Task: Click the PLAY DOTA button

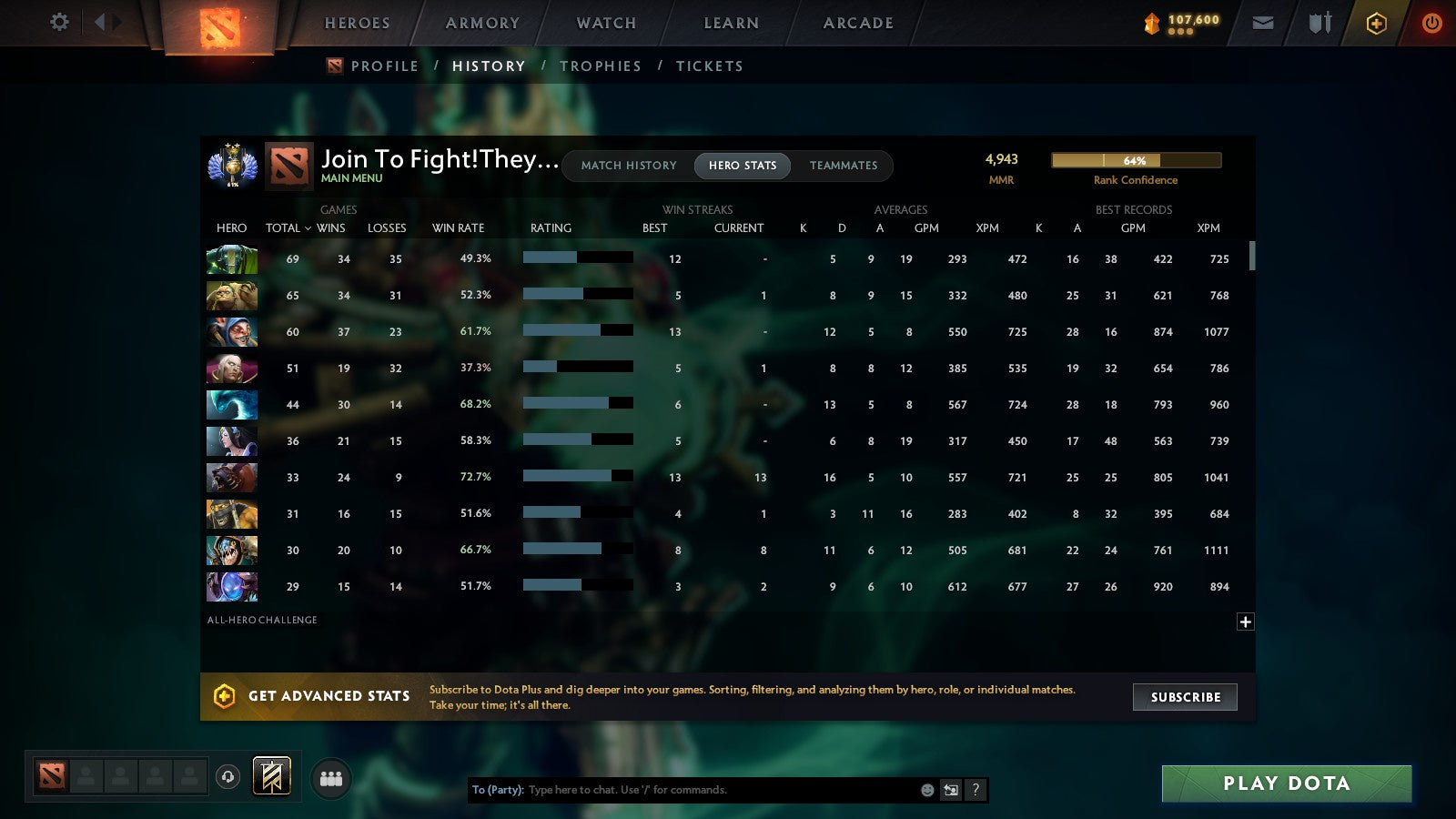Action: 1286,783
